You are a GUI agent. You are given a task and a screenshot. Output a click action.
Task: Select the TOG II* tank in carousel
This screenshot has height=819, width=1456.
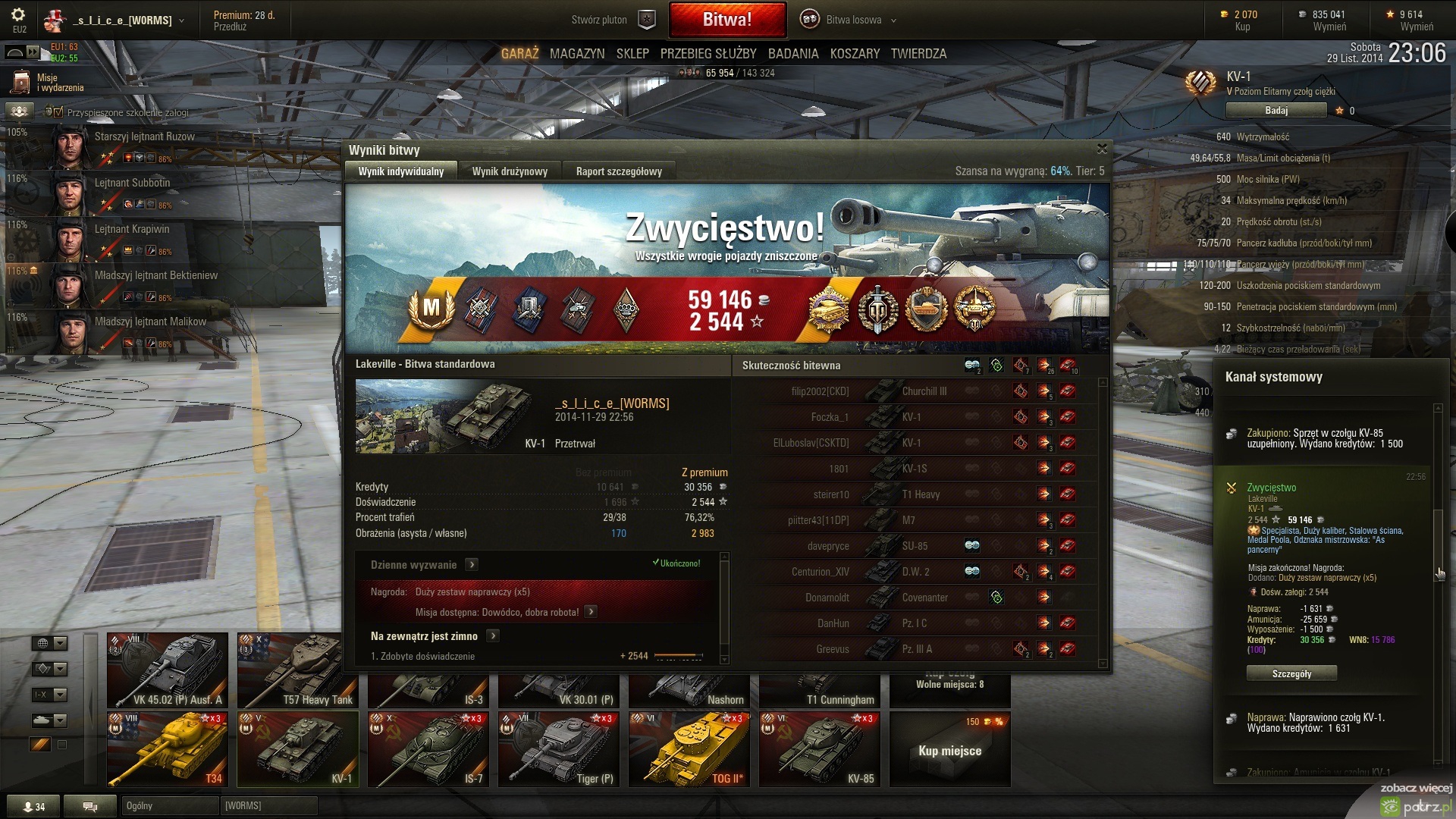pos(689,749)
